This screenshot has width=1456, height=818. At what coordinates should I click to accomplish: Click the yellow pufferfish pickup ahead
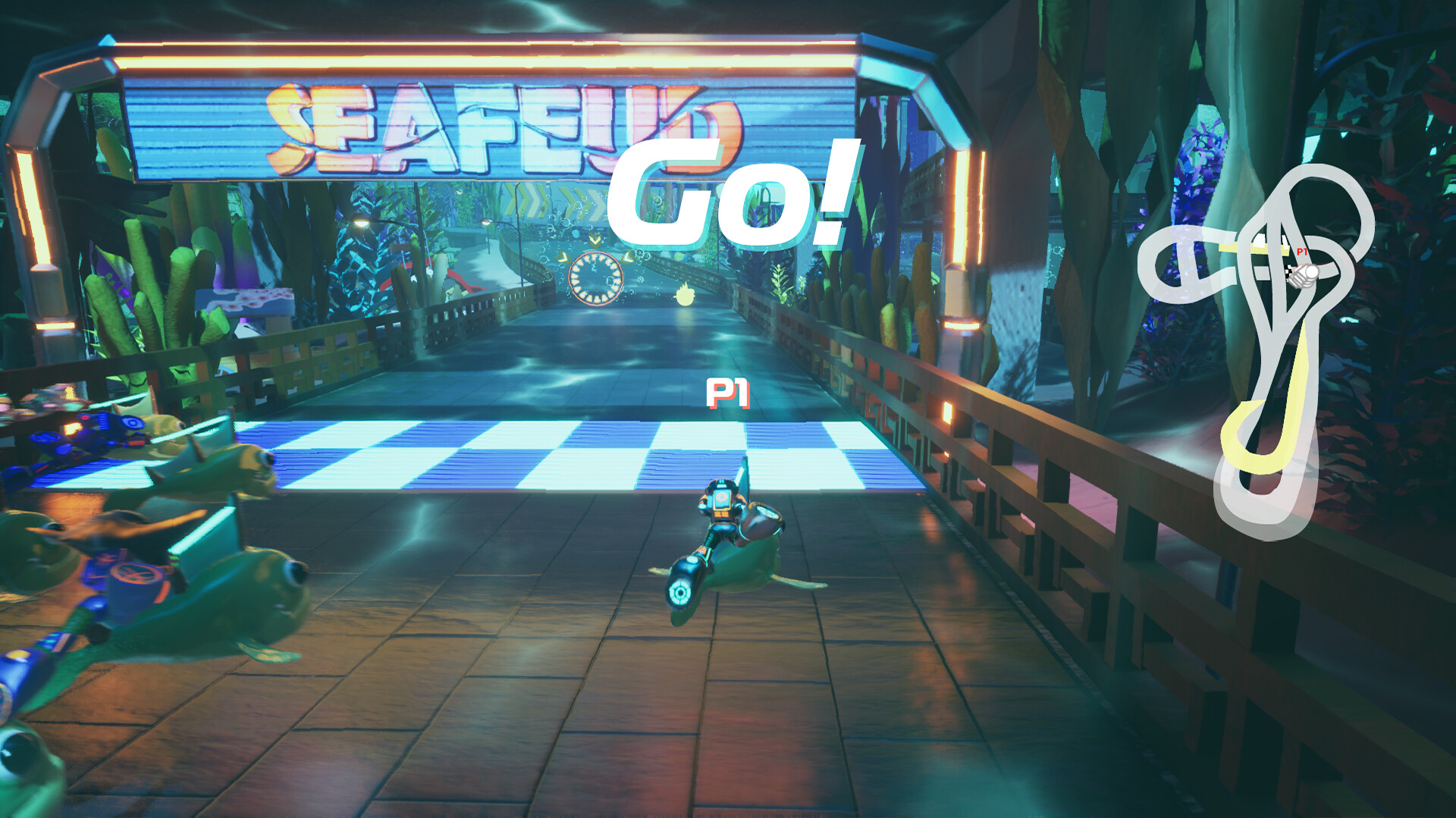tap(685, 296)
